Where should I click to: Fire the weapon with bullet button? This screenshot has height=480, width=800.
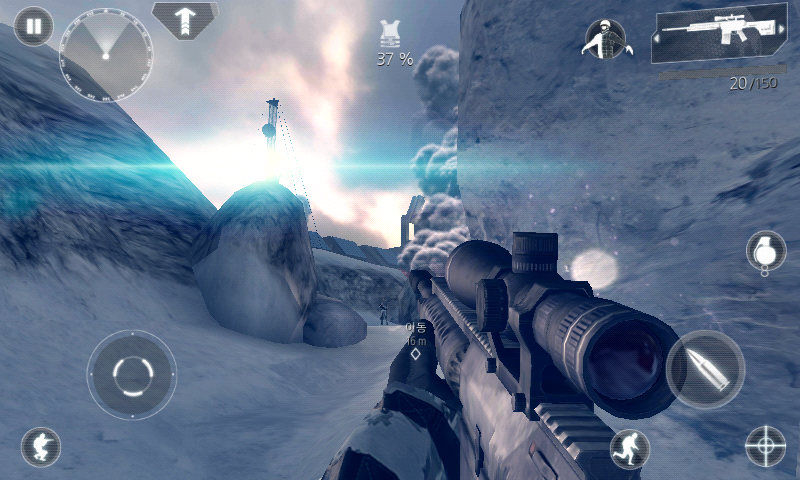[705, 369]
